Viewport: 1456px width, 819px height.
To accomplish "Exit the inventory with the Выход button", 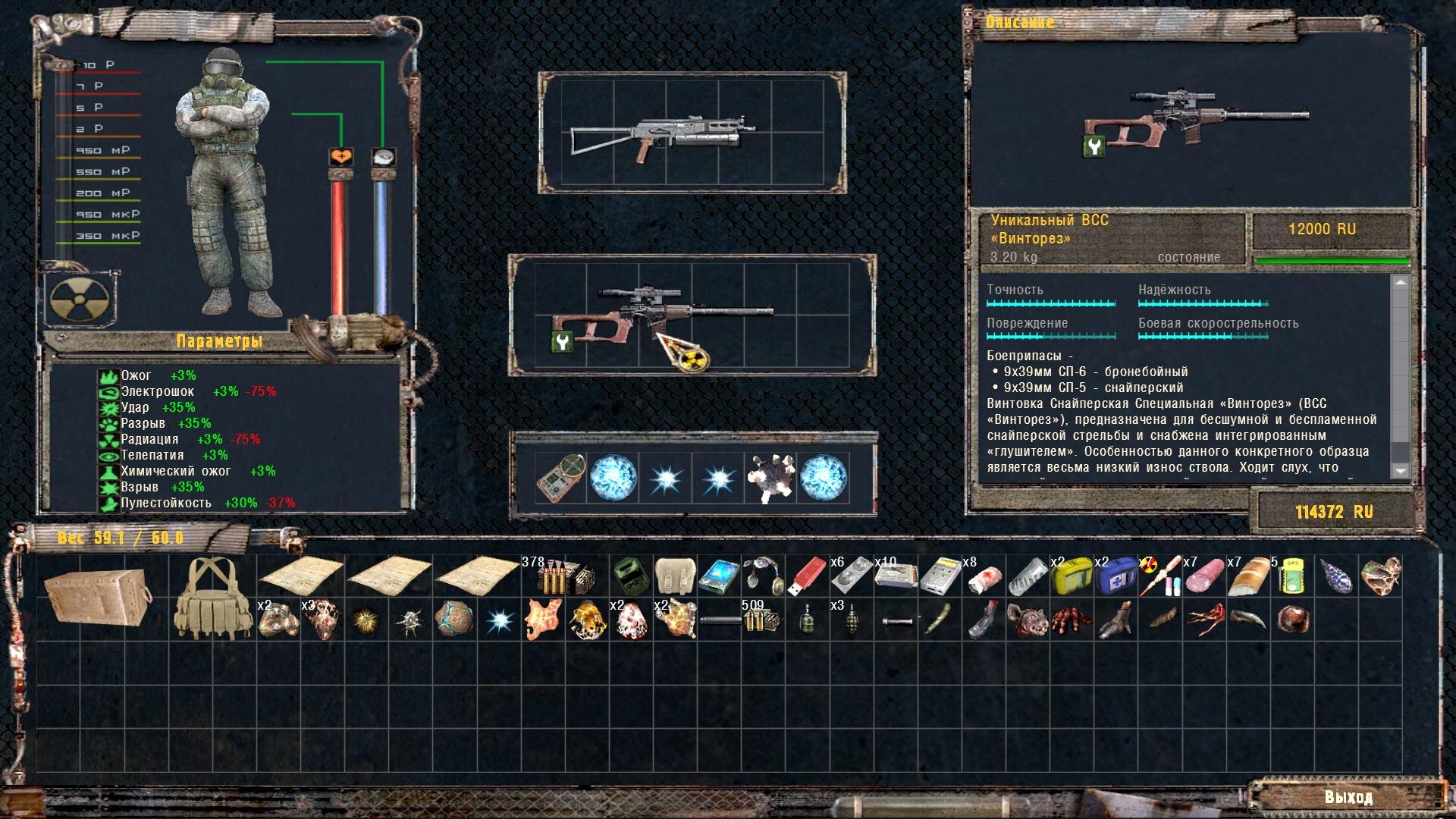I will tap(1348, 797).
